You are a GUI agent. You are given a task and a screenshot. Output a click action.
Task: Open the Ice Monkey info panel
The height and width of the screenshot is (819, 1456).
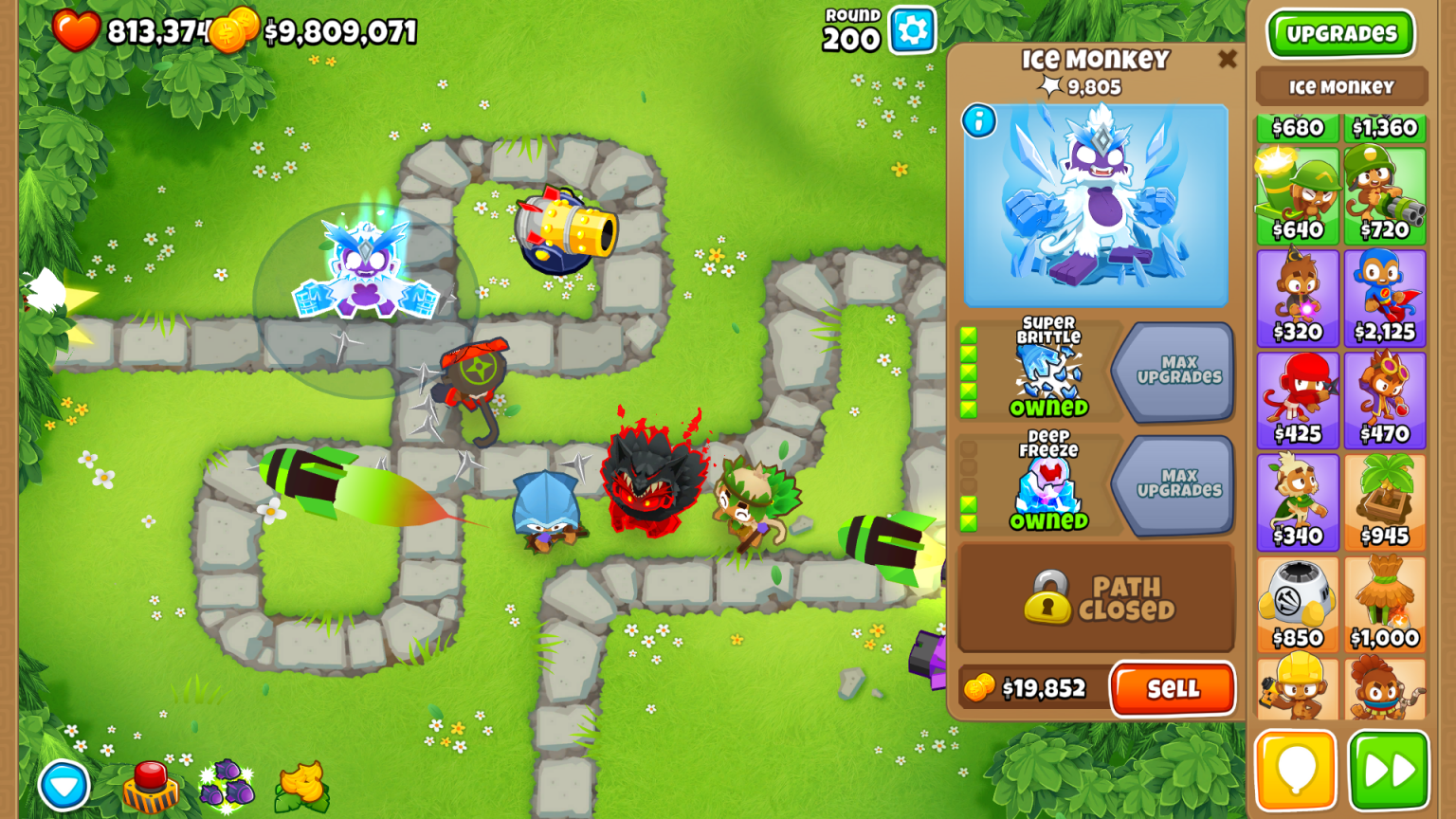click(x=980, y=122)
